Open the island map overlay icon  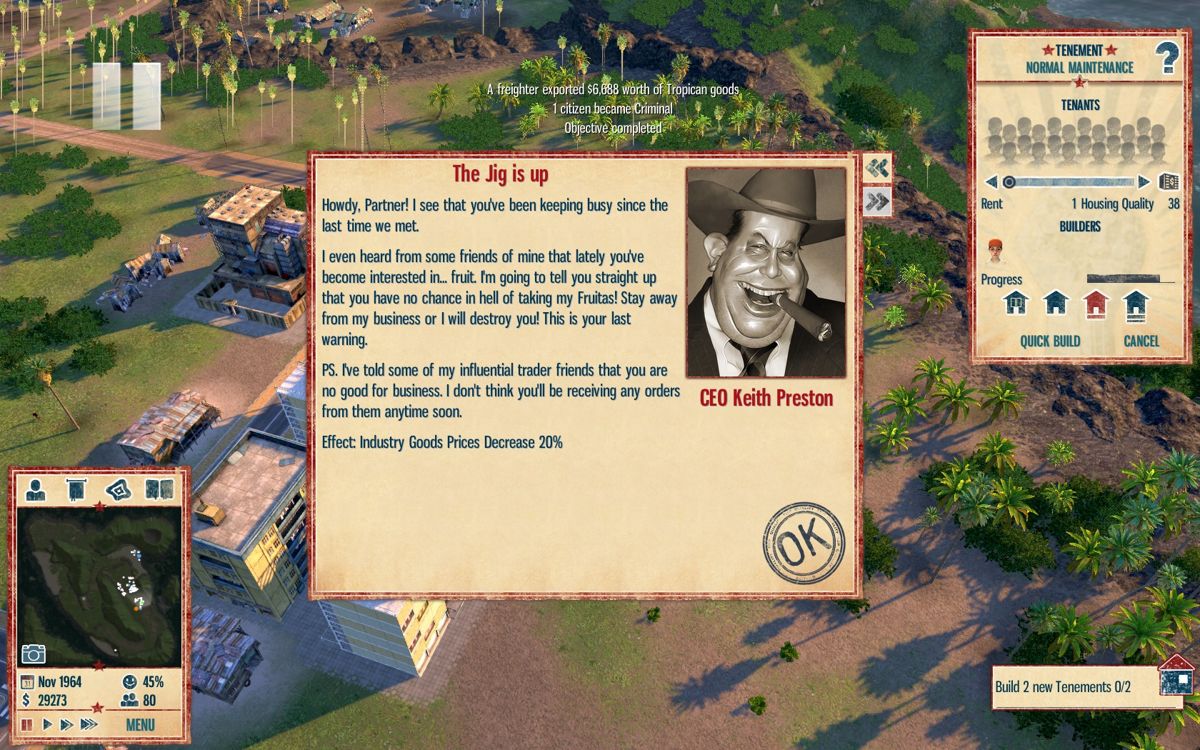tap(118, 489)
